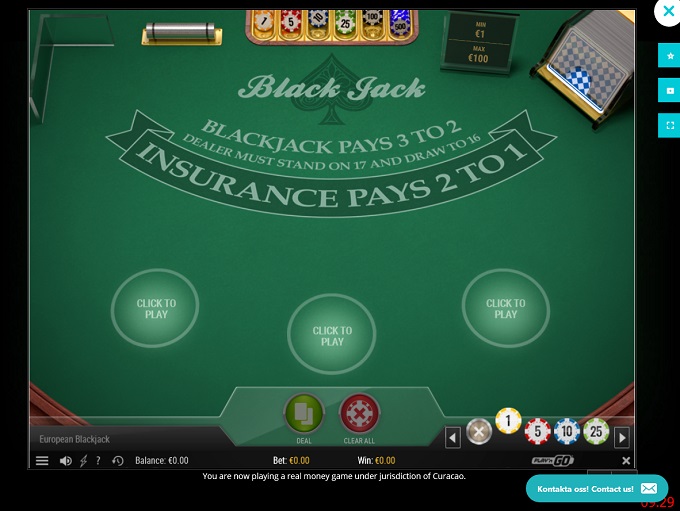Click the Deal button

(304, 414)
